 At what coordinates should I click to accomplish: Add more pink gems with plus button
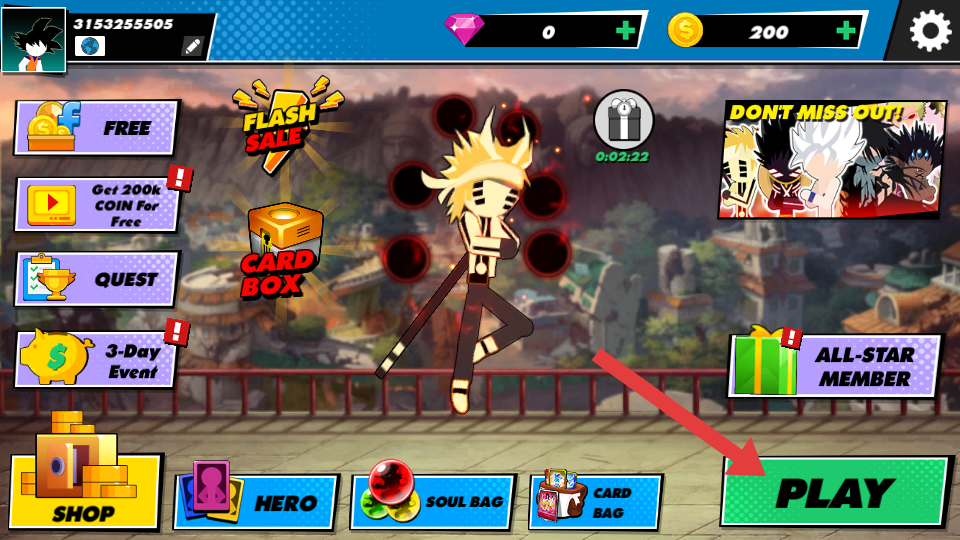click(626, 31)
